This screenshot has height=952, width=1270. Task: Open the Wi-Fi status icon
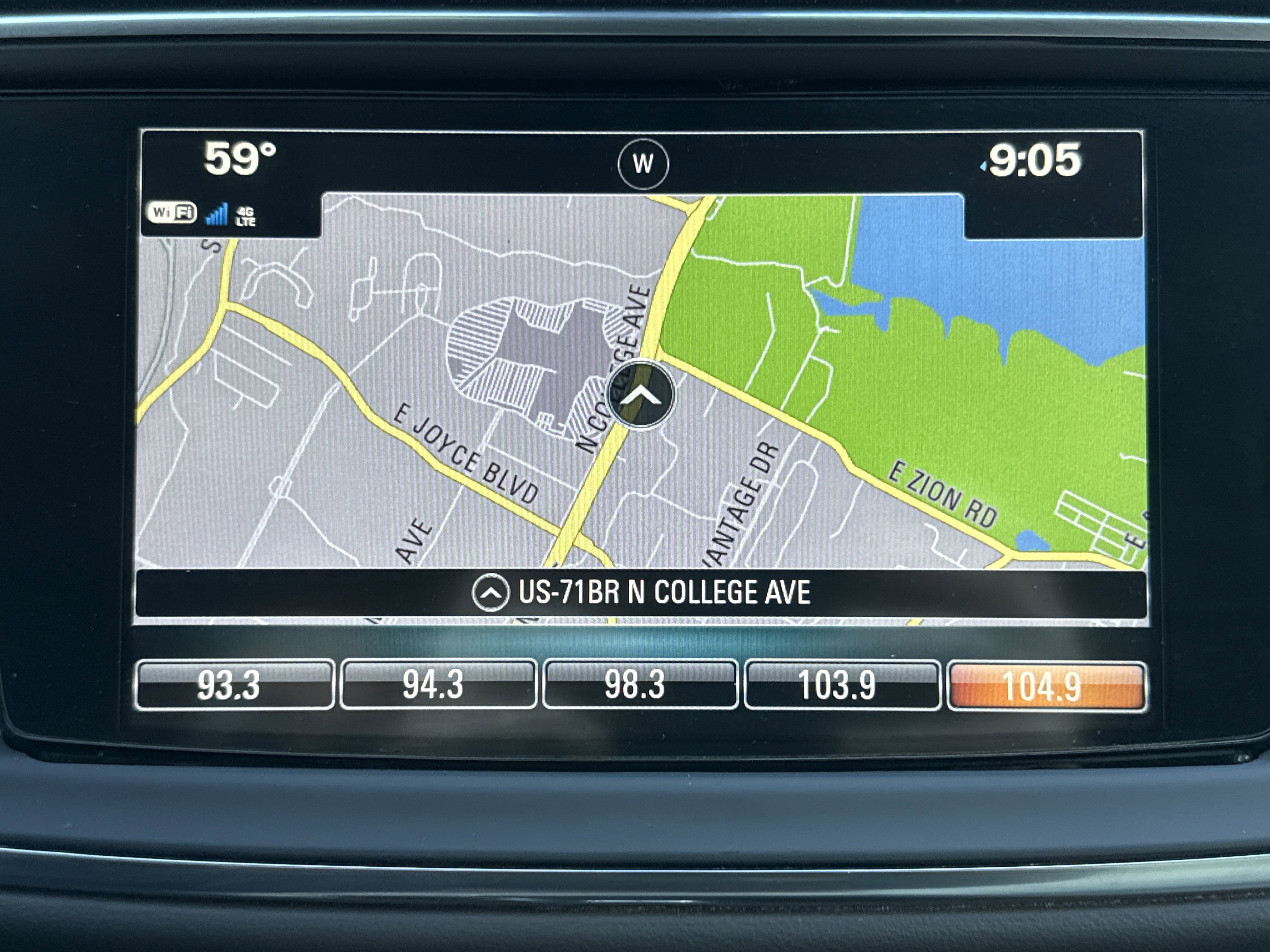[x=172, y=213]
